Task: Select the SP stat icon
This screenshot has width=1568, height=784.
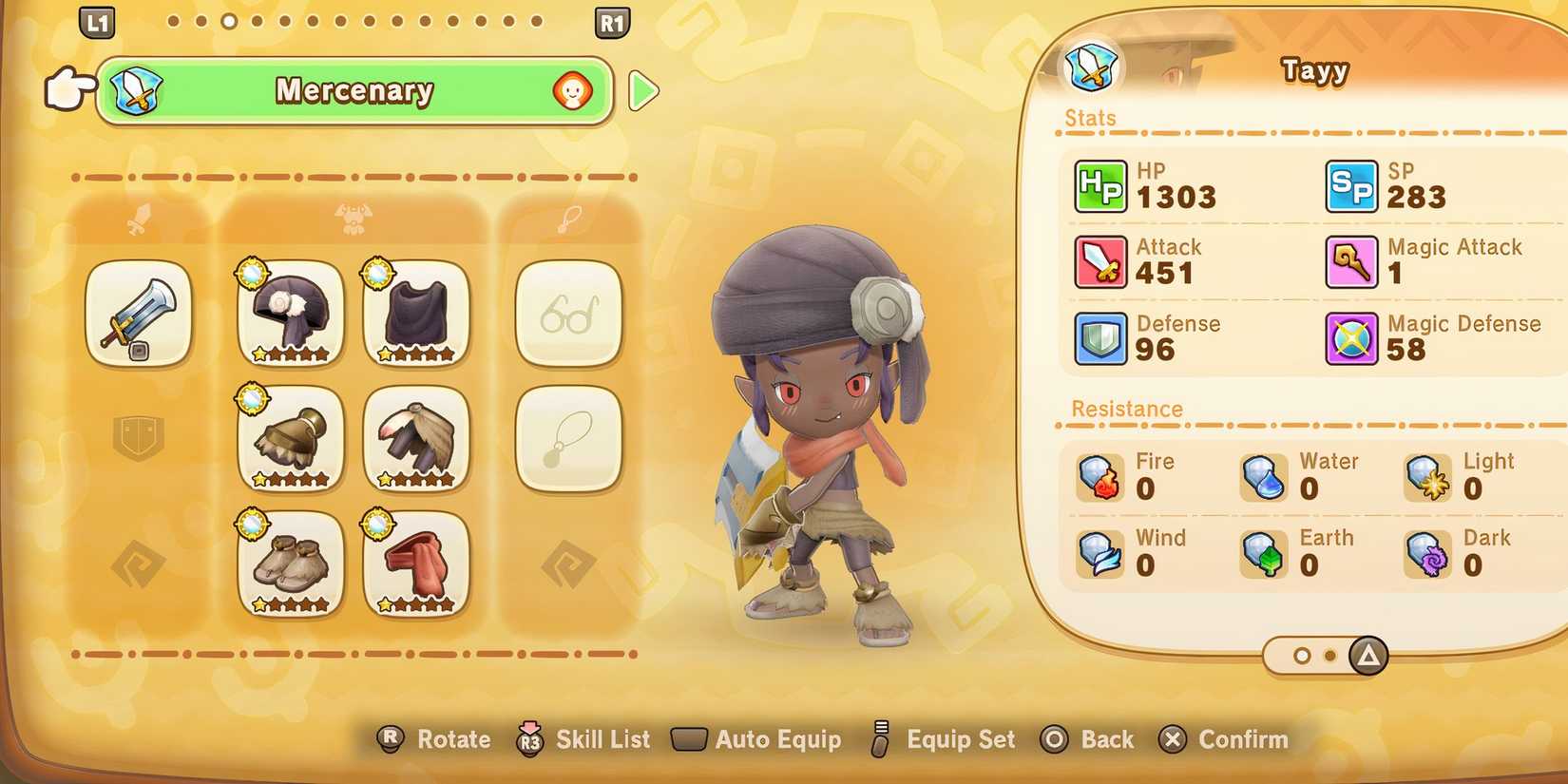Action: (x=1353, y=185)
